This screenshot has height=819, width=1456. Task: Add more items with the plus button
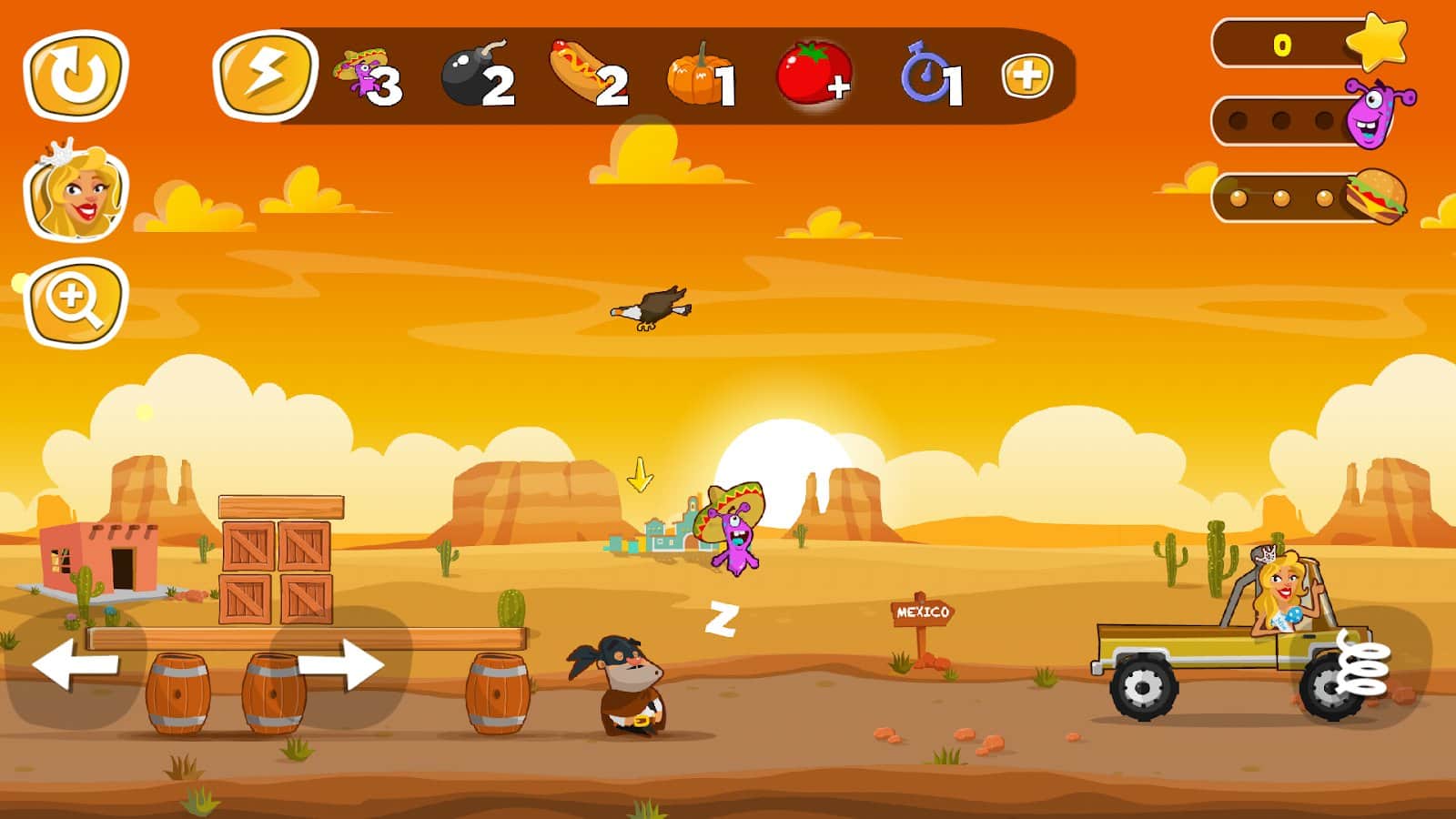[x=1026, y=76]
